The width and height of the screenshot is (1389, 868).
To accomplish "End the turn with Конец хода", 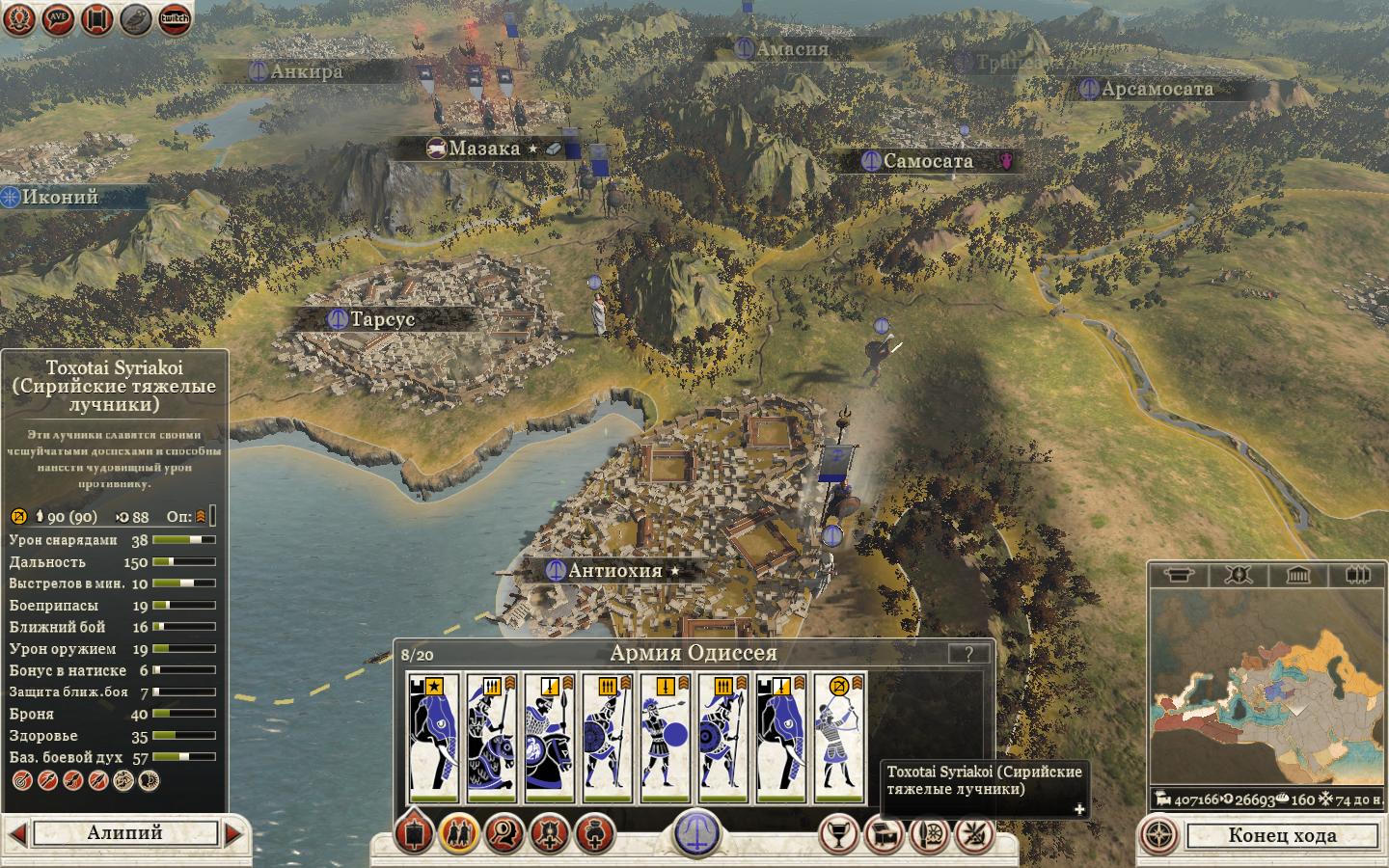I will pos(1281,835).
